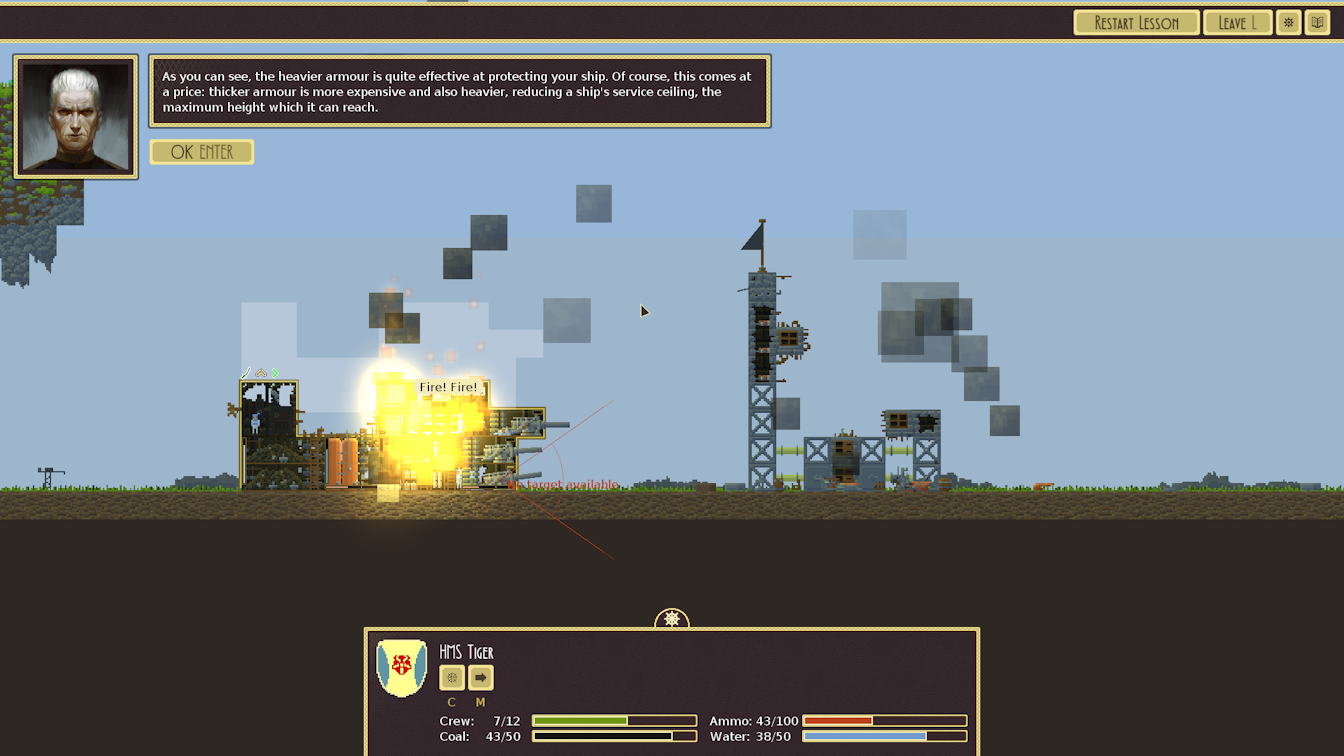Viewport: 1344px width, 756px height.
Task: Click the commander portrait in the dialogue
Action: 76,117
